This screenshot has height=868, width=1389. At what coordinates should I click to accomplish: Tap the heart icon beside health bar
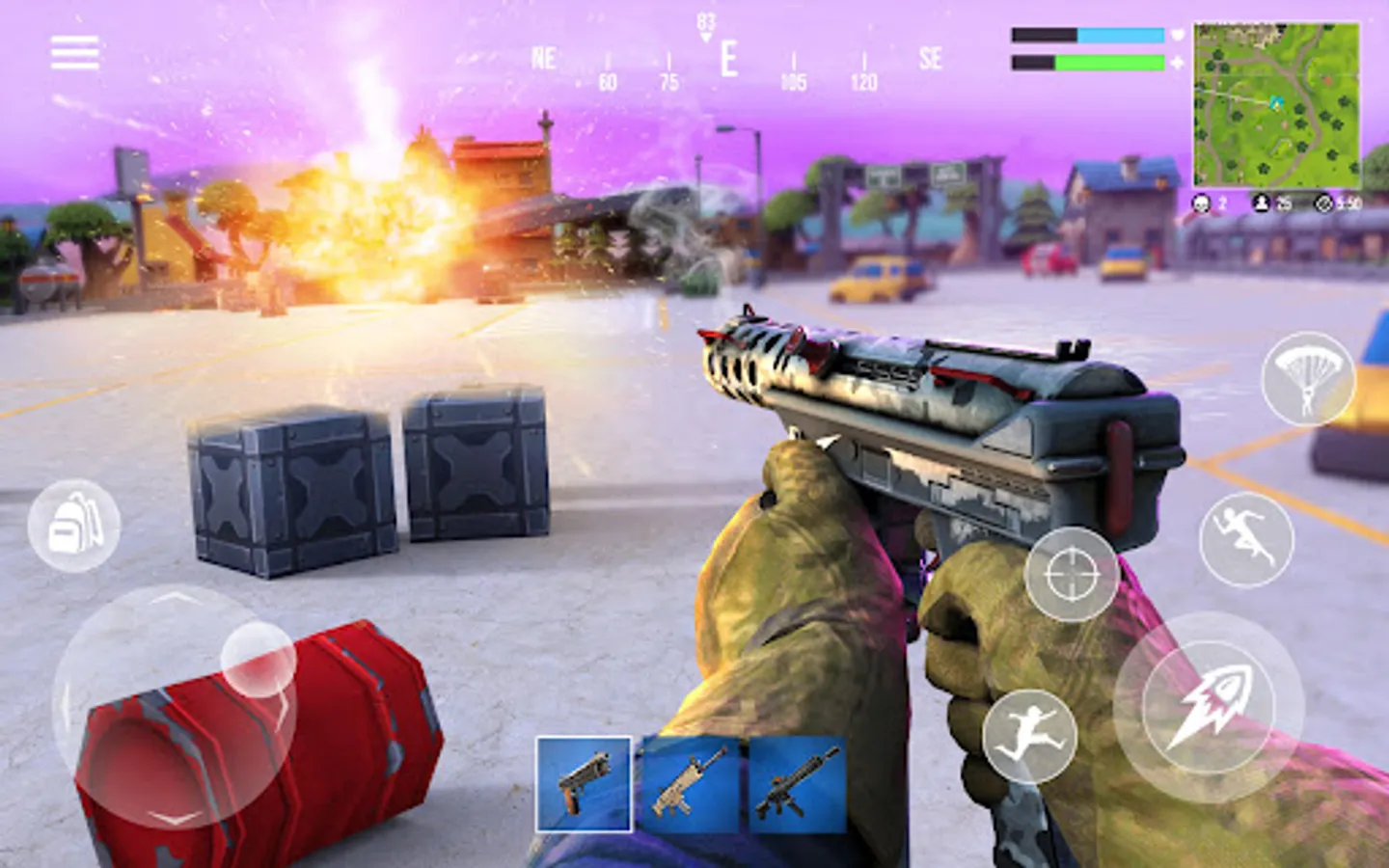[1179, 34]
